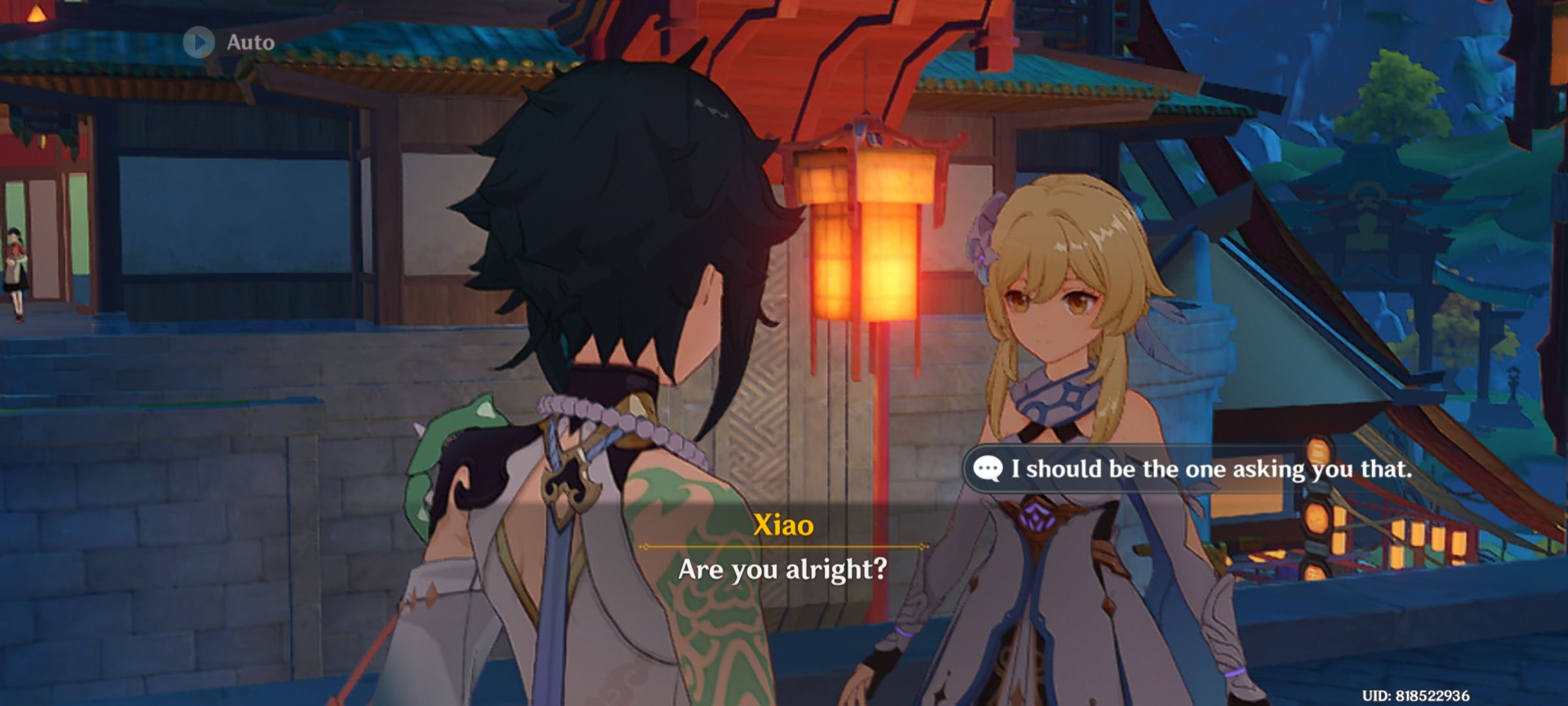Toggle auto-advance by clicking the Auto label
1568x706 pixels.
(x=250, y=43)
